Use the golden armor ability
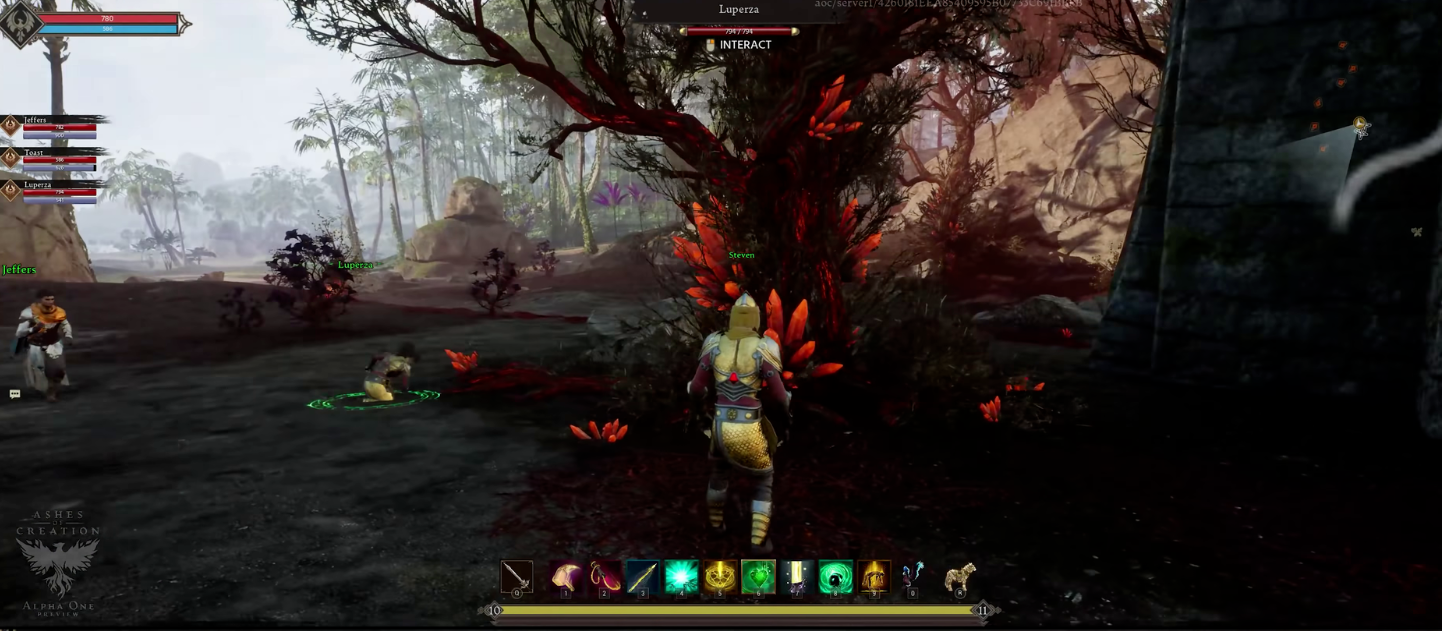The width and height of the screenshot is (1442, 631). 874,577
